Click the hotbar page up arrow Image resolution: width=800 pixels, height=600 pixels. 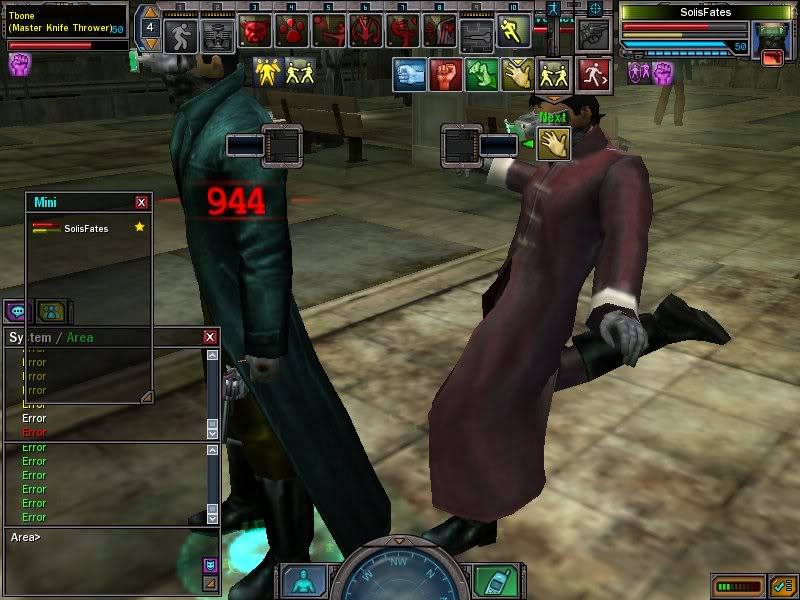[x=150, y=13]
